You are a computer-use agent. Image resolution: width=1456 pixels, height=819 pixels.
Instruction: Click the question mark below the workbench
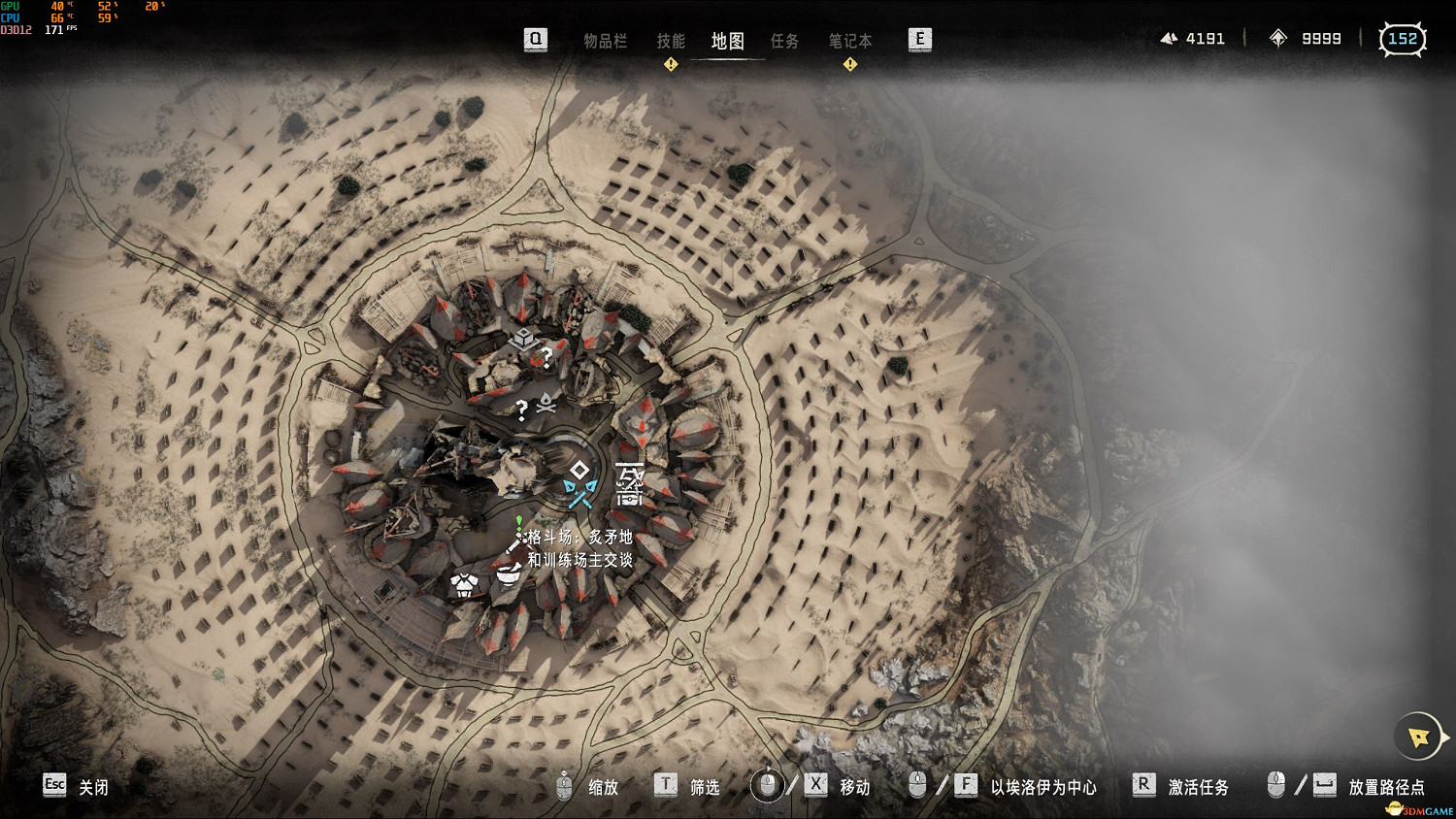547,358
